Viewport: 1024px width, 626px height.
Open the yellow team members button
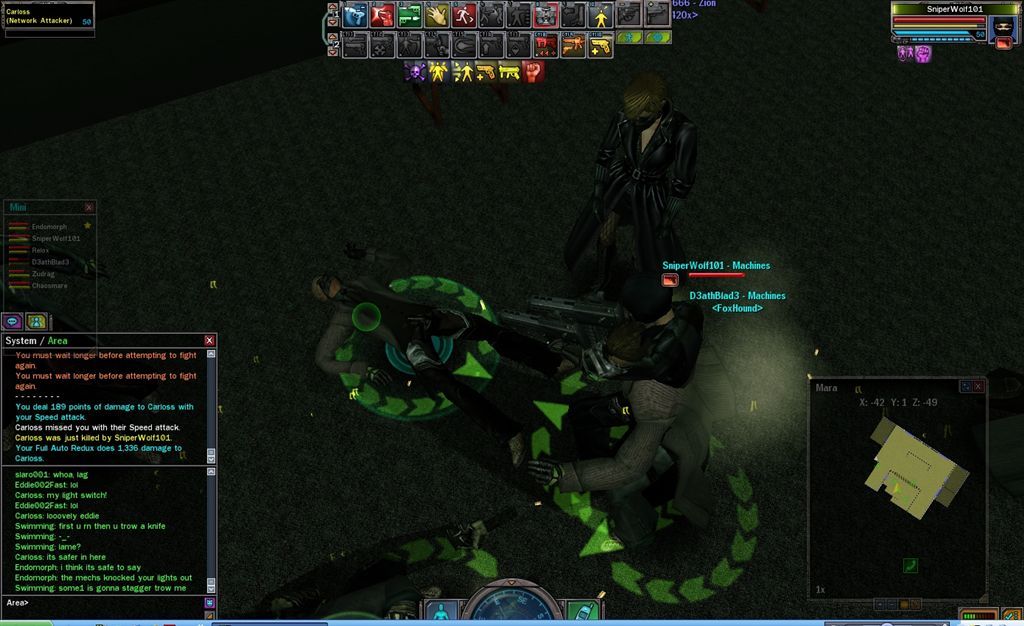coord(37,321)
